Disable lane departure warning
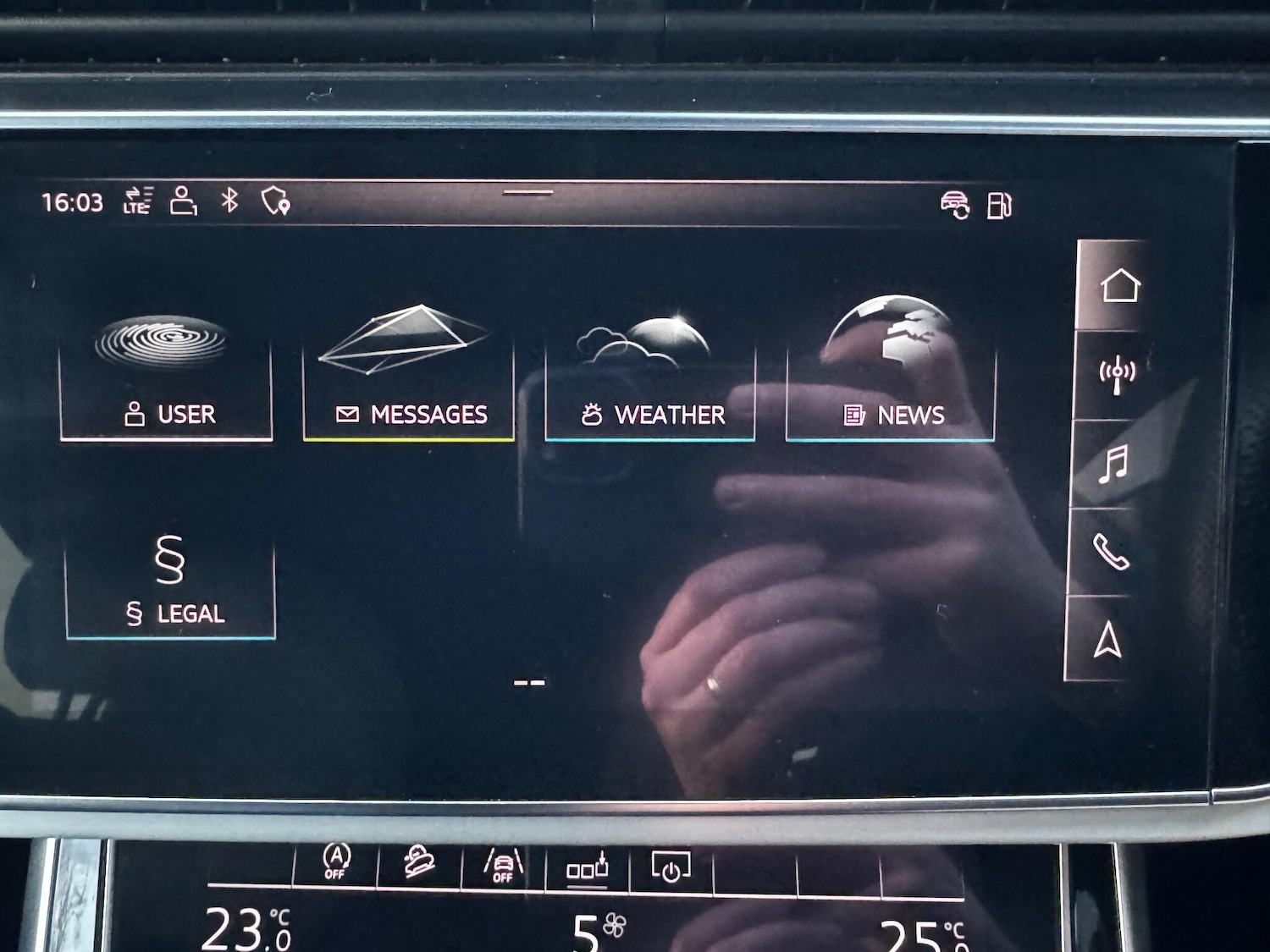 tap(501, 863)
